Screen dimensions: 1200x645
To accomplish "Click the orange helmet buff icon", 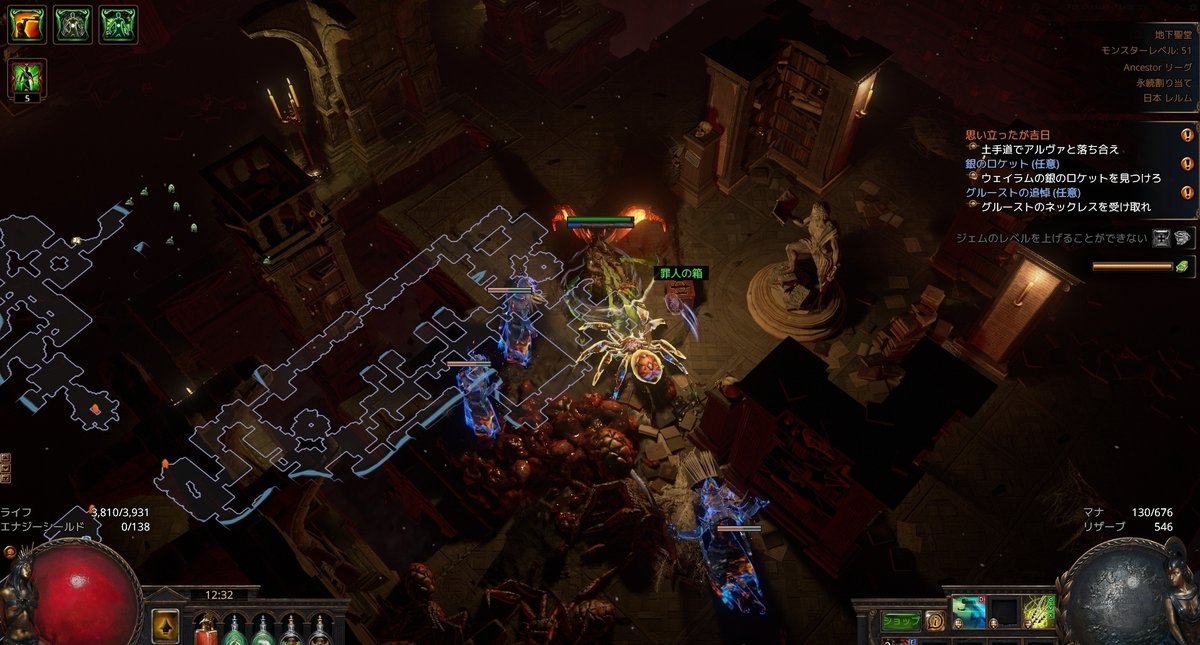I will (x=27, y=25).
